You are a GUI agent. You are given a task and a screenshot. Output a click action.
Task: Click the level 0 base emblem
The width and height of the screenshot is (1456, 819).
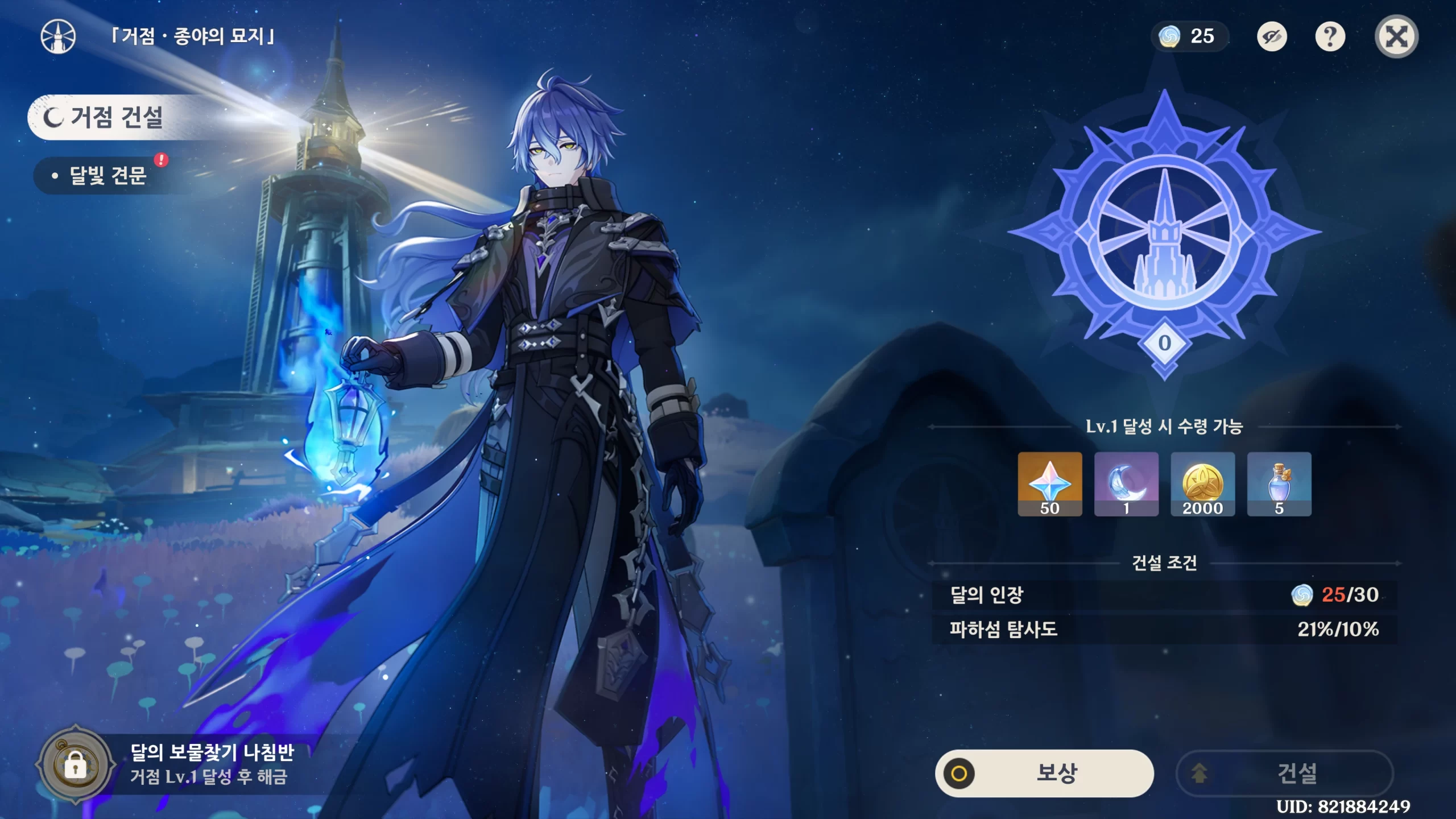(1164, 233)
